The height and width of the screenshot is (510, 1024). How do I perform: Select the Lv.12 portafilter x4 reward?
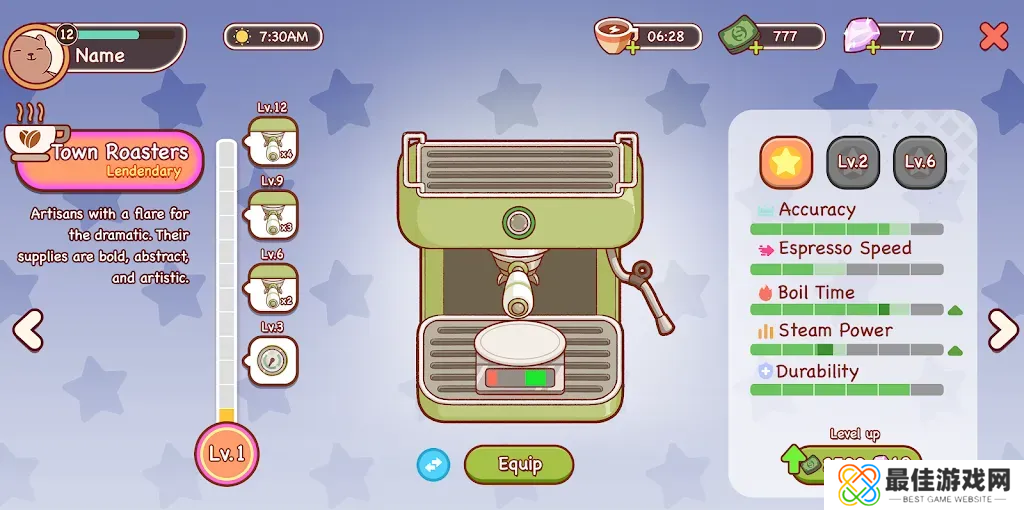point(272,141)
